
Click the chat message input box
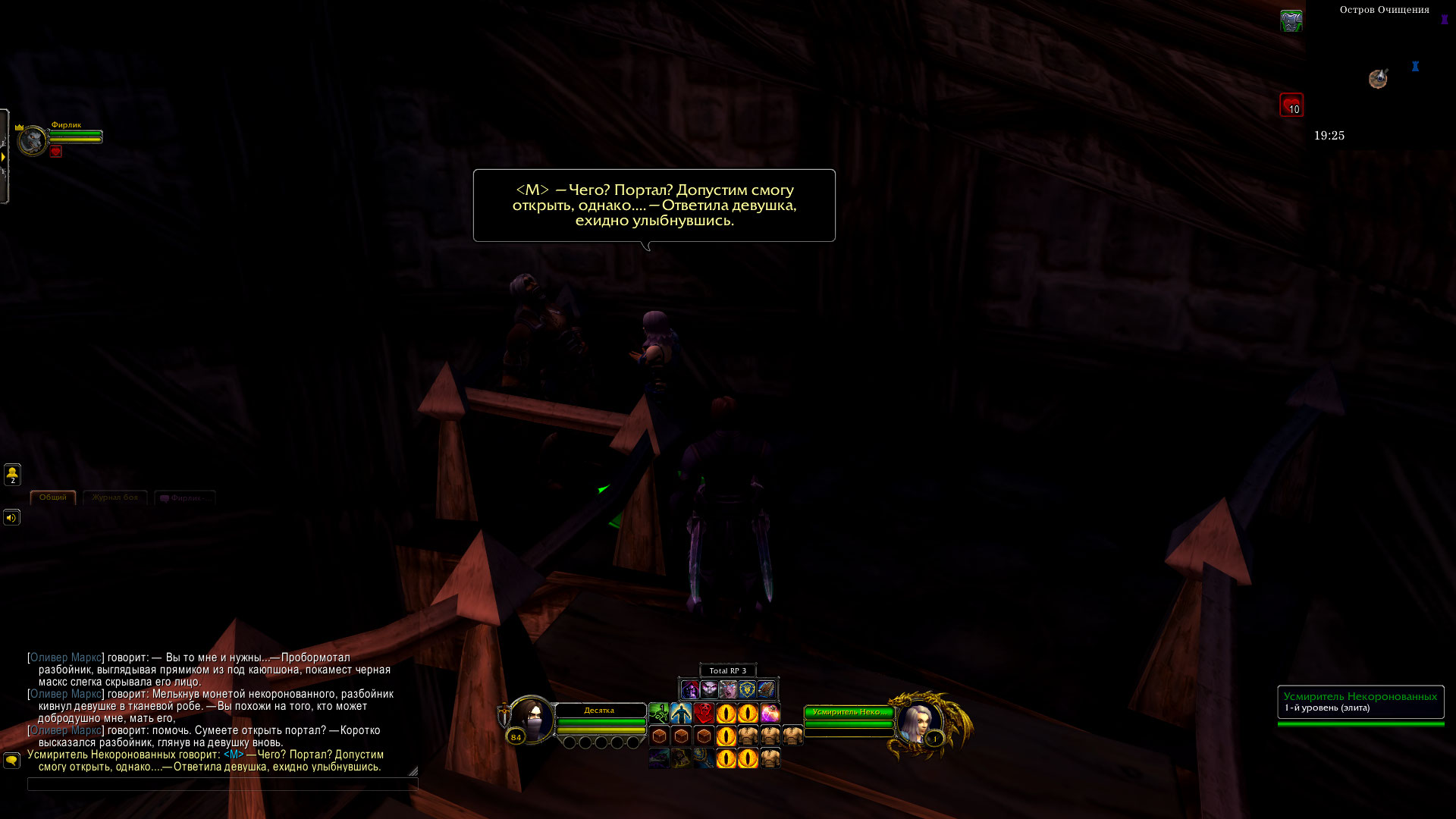222,784
